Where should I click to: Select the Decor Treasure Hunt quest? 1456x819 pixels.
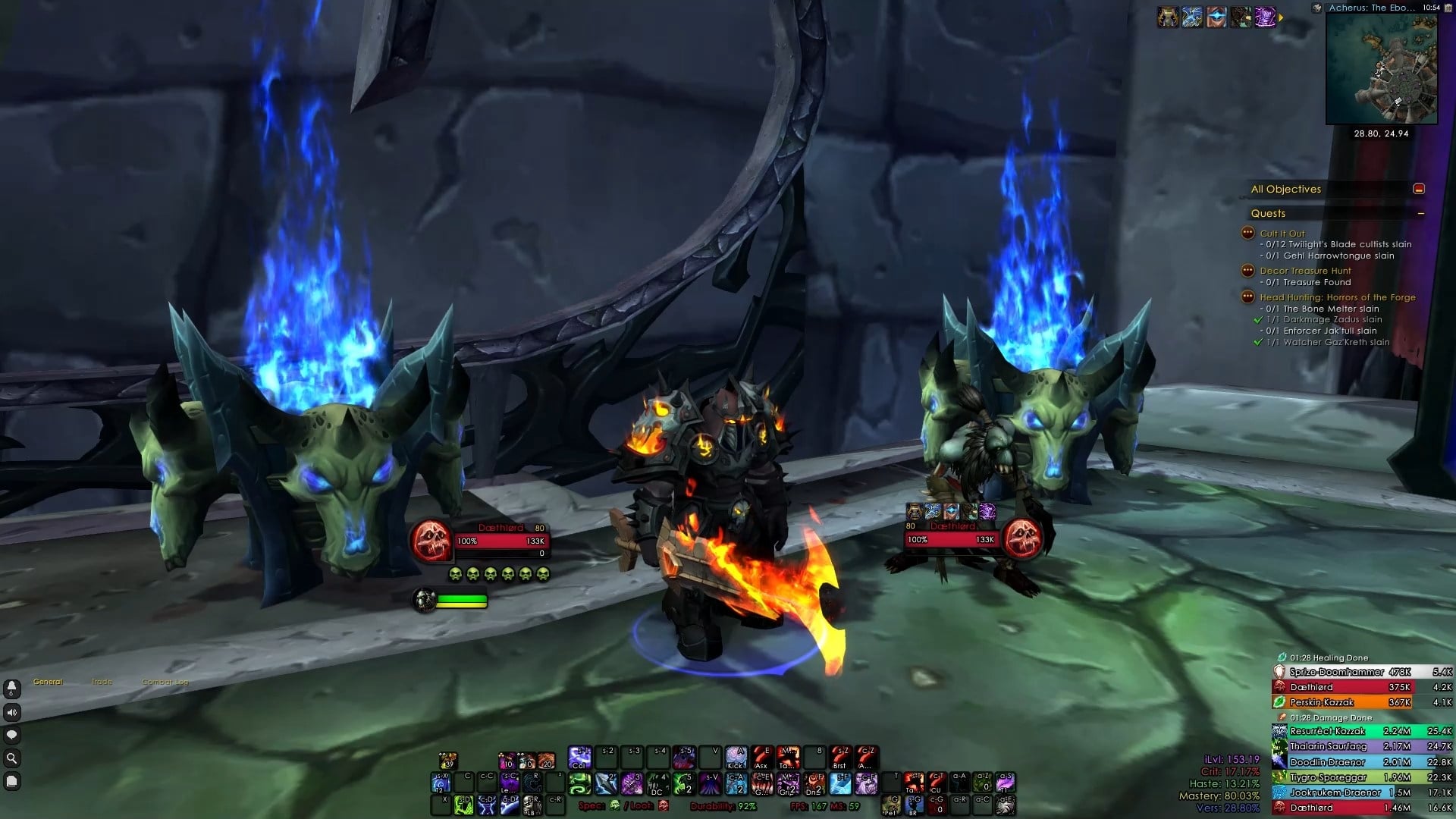point(1305,271)
